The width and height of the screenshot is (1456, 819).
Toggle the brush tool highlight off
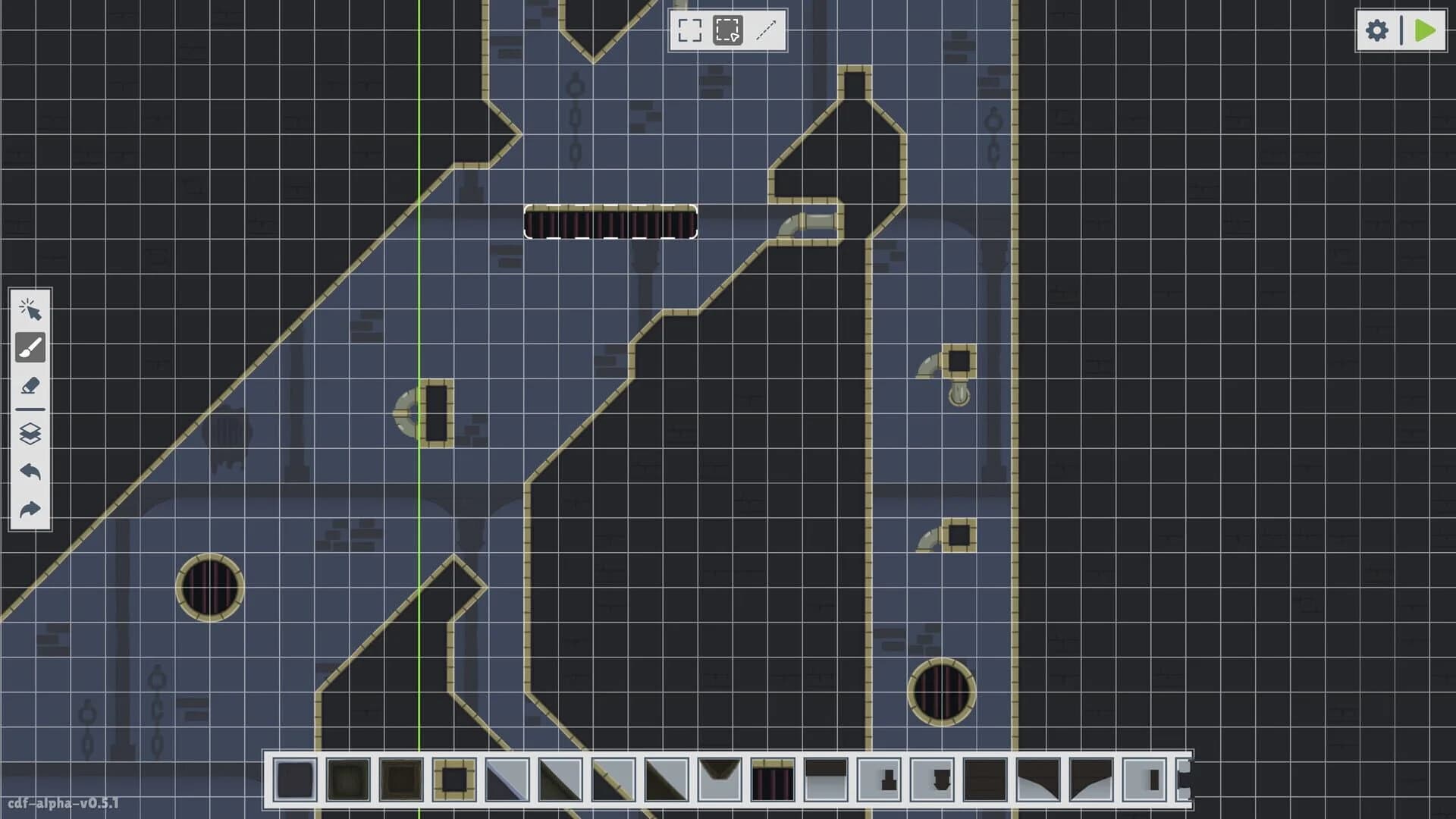tap(30, 347)
